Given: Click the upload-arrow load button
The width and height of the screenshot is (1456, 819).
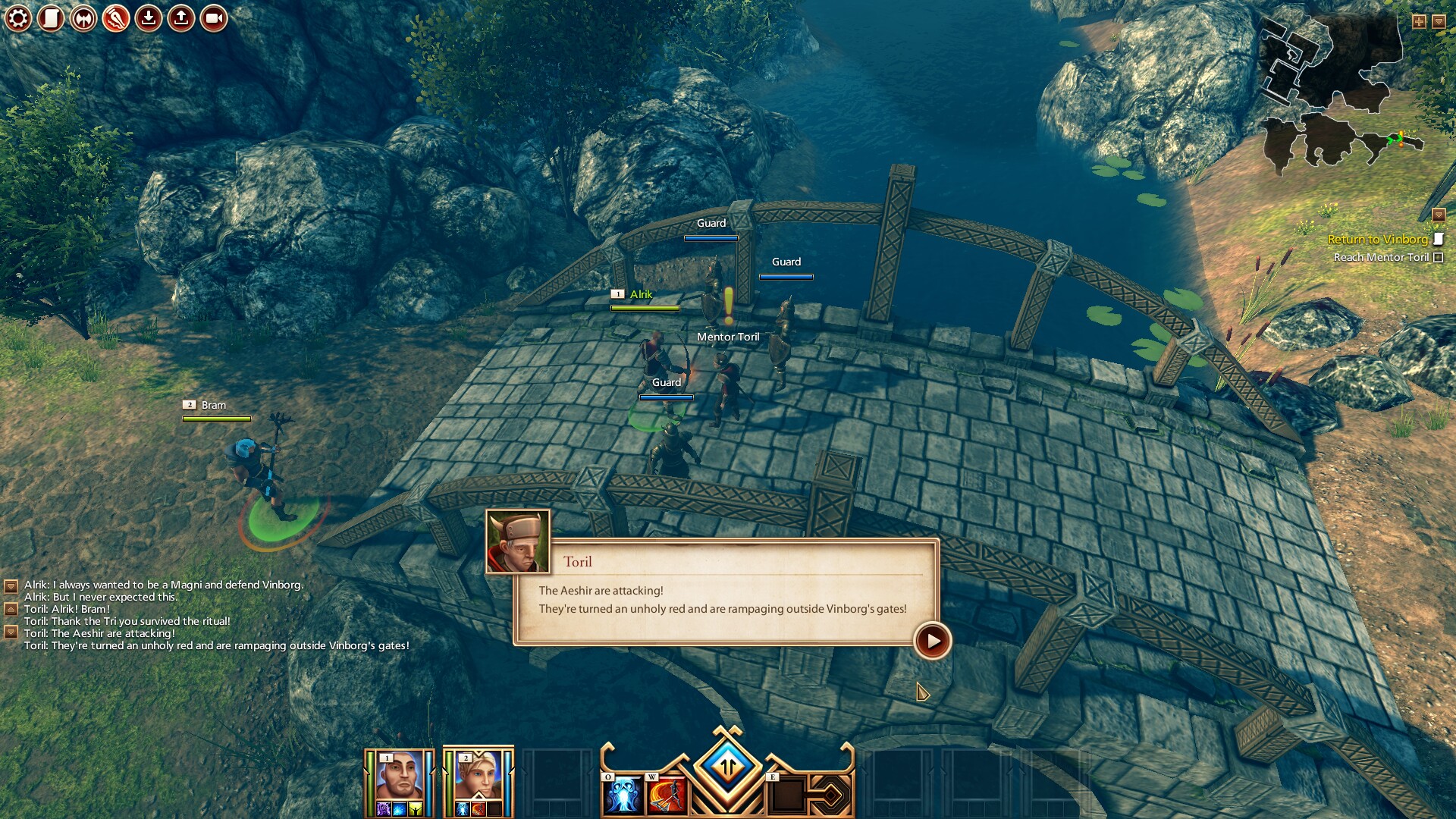Looking at the screenshot, I should point(181,18).
